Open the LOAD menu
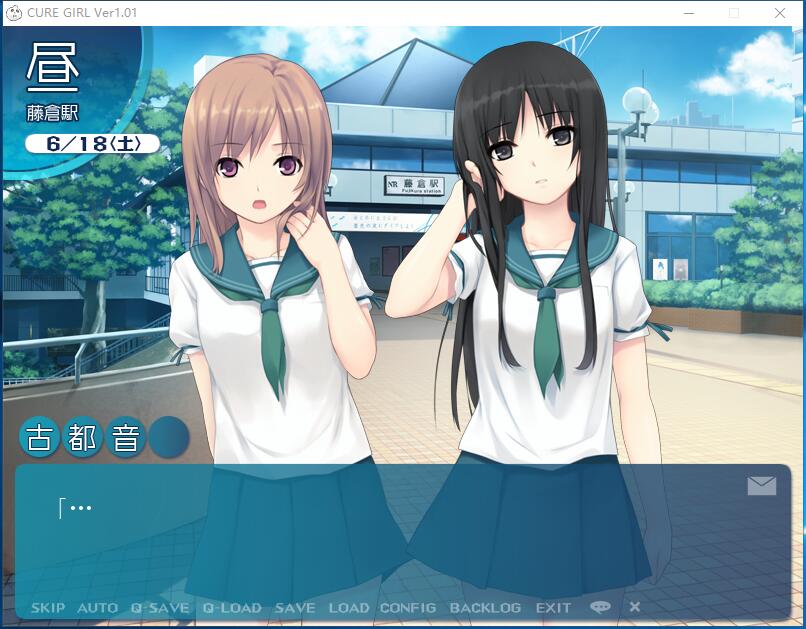Image resolution: width=806 pixels, height=629 pixels. [x=349, y=608]
